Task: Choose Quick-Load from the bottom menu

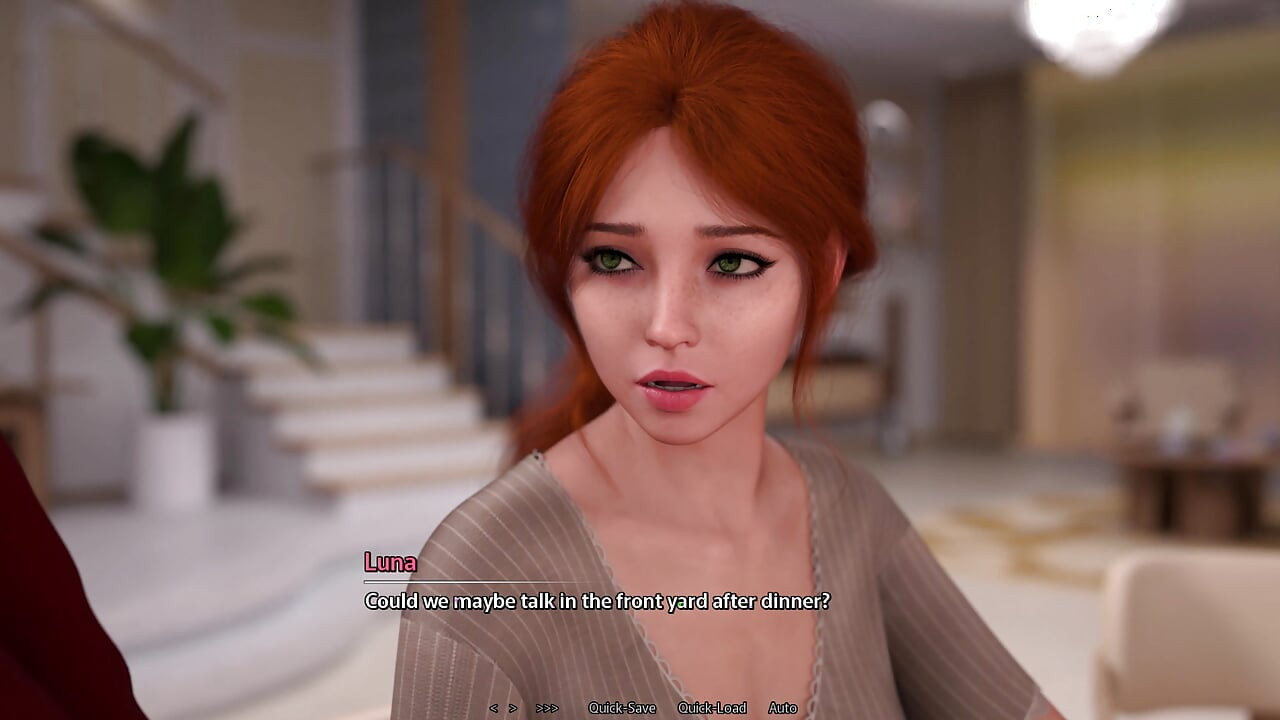Action: [x=712, y=707]
